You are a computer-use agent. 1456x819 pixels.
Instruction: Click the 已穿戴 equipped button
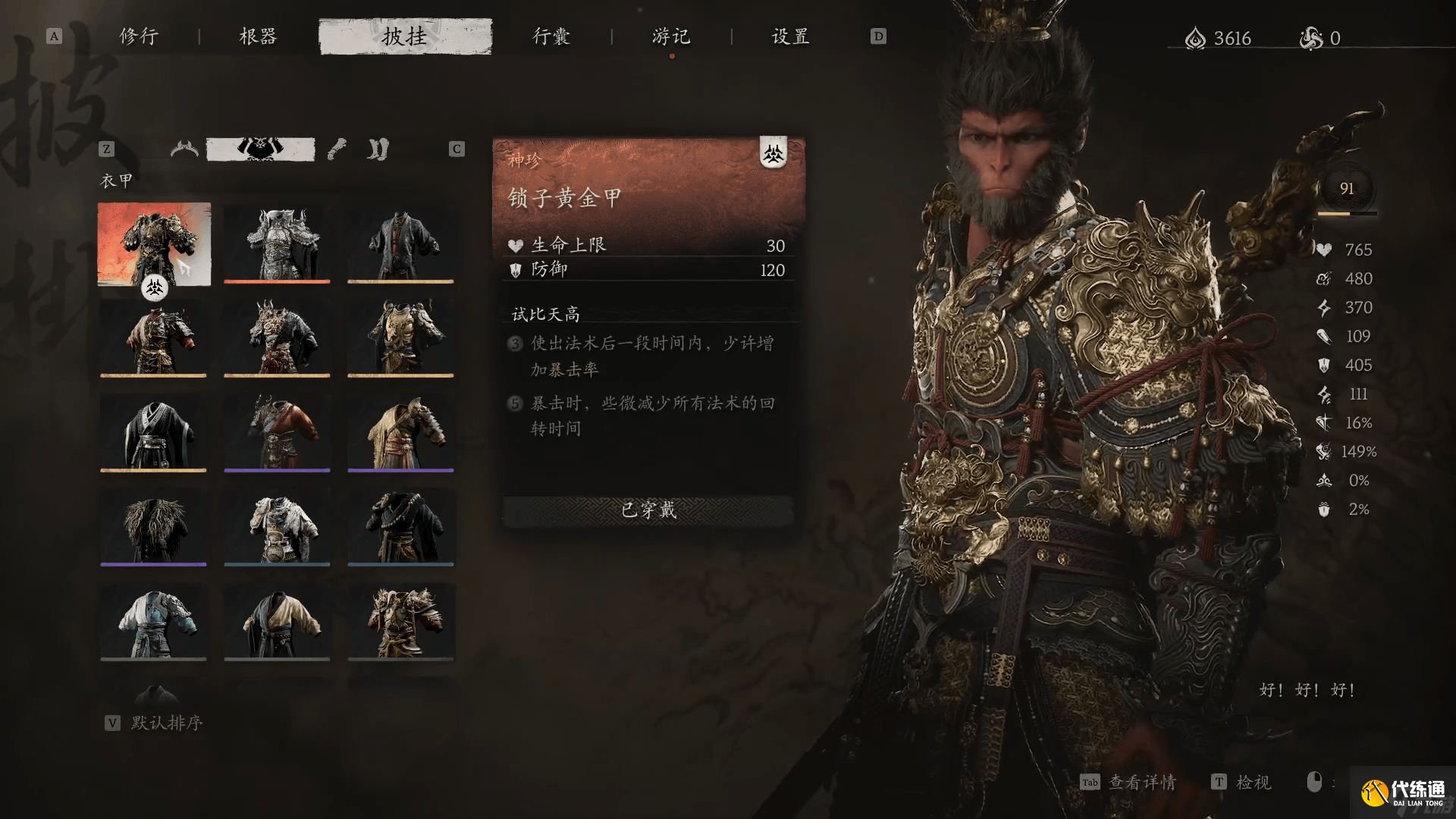pyautogui.click(x=648, y=510)
